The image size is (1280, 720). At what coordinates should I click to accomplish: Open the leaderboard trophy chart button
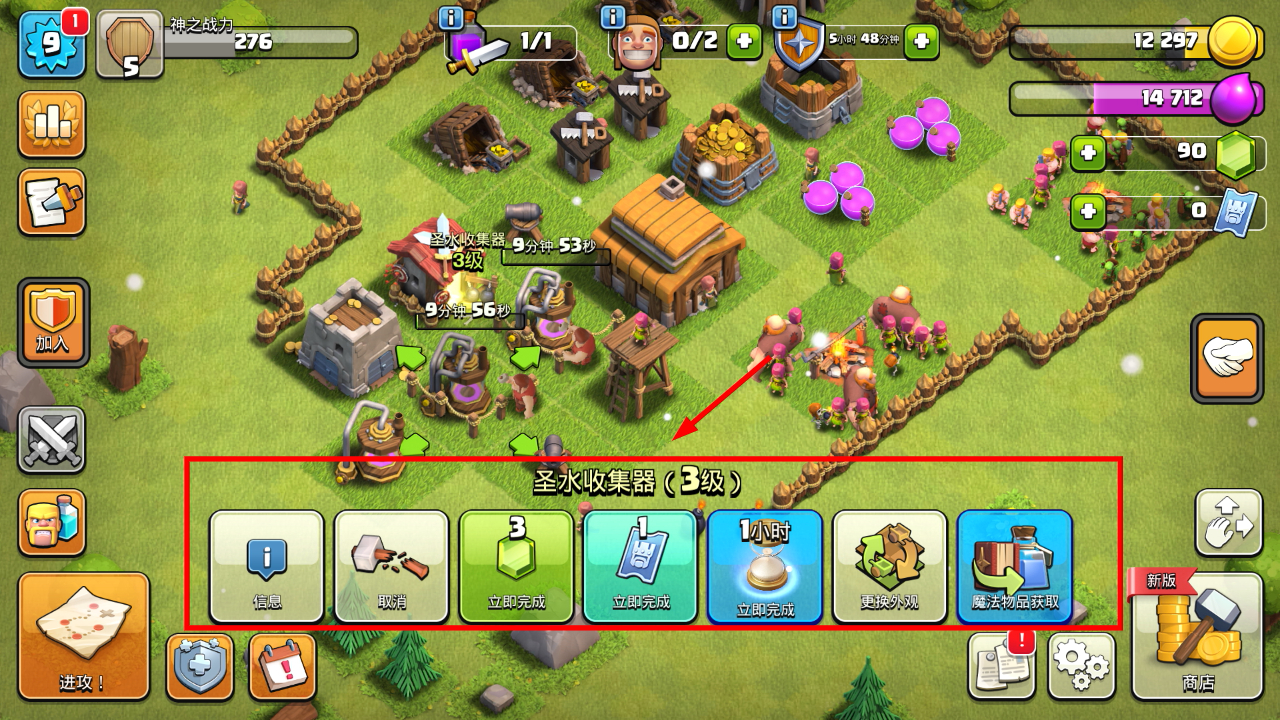click(51, 124)
